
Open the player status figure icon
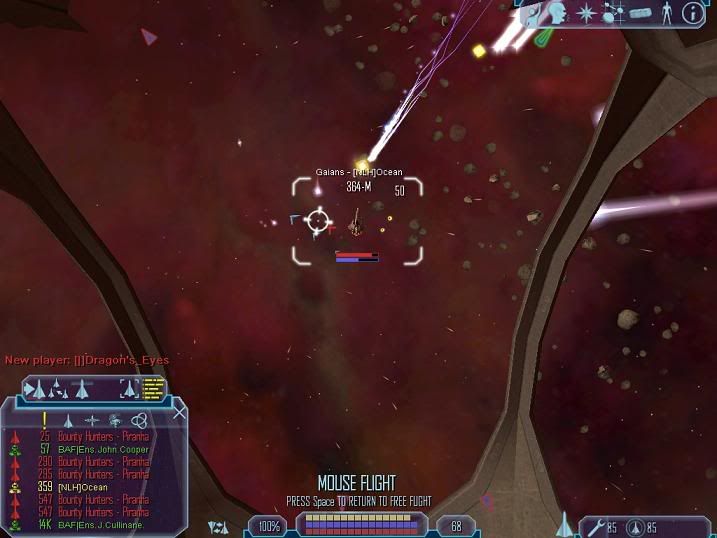[666, 12]
